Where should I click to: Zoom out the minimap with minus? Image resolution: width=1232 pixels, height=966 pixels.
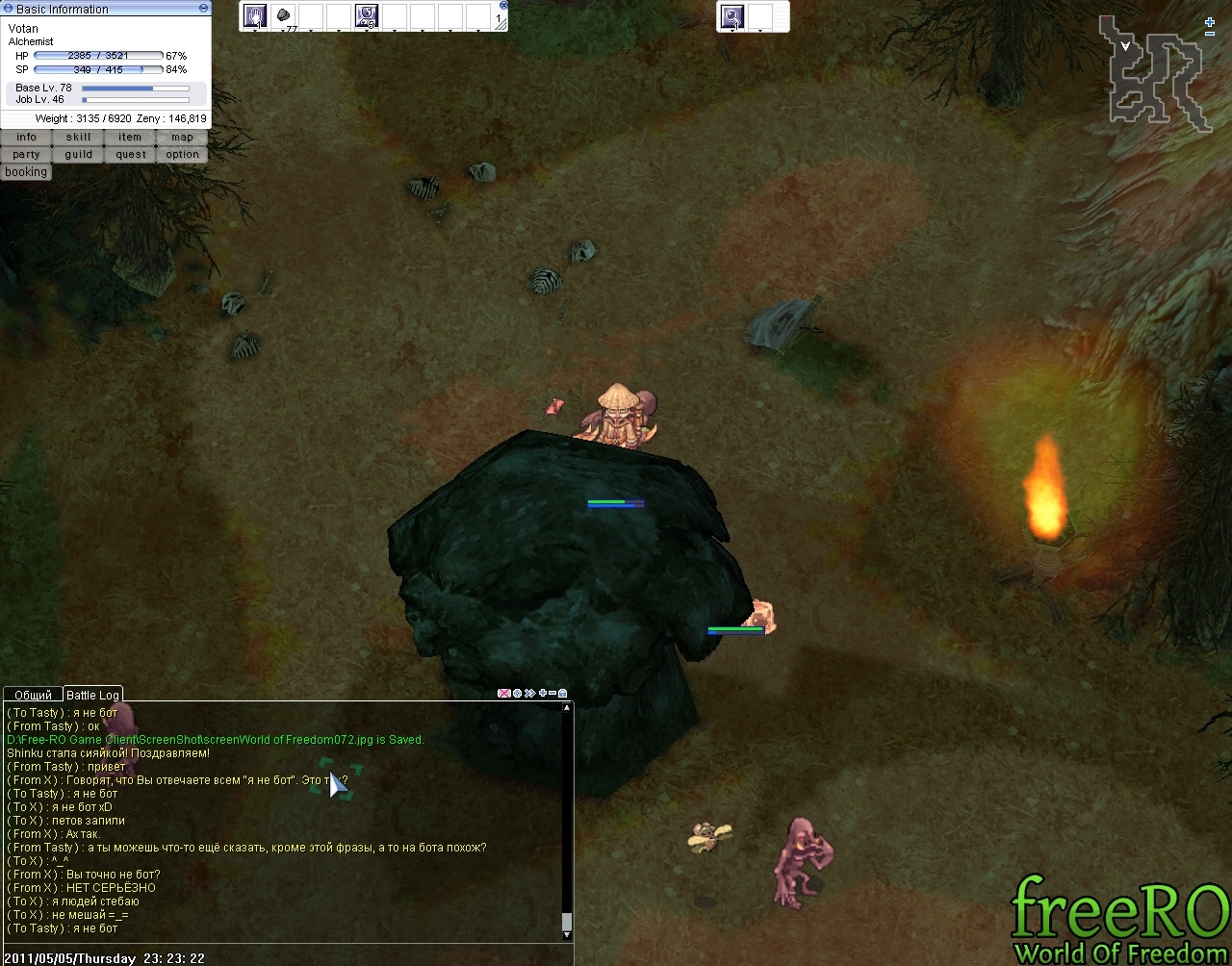click(1210, 34)
